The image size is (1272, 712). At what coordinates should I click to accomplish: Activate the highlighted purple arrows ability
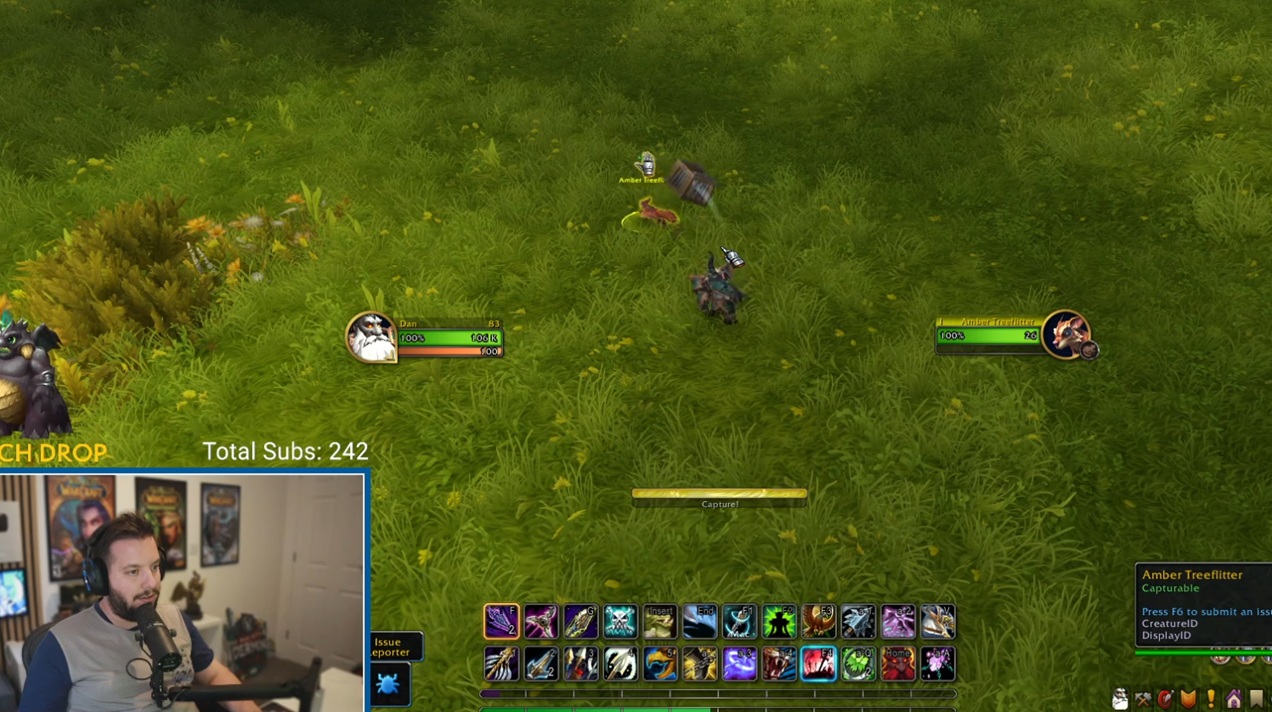pyautogui.click(x=501, y=622)
